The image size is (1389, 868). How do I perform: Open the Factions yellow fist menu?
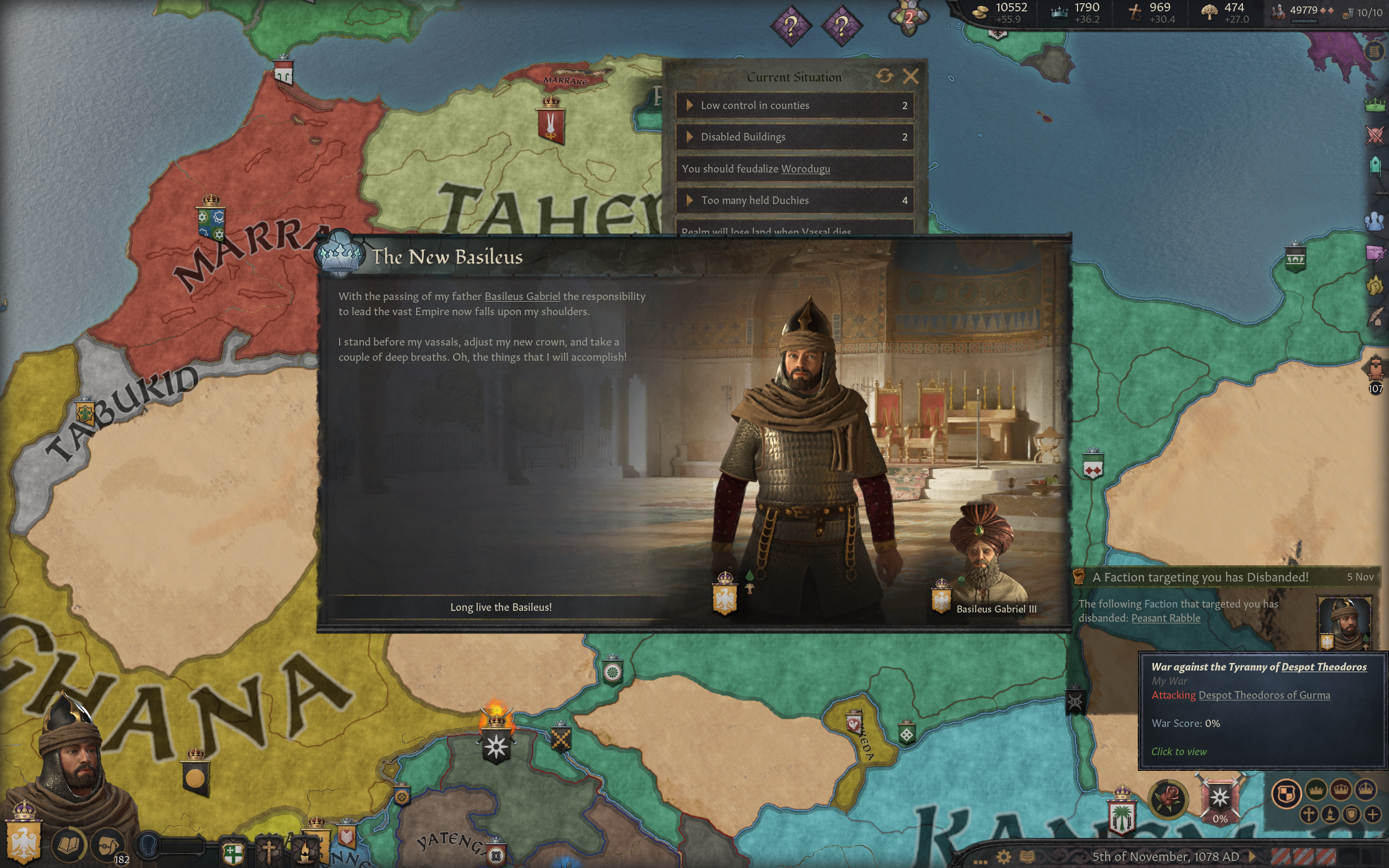coord(1375,285)
